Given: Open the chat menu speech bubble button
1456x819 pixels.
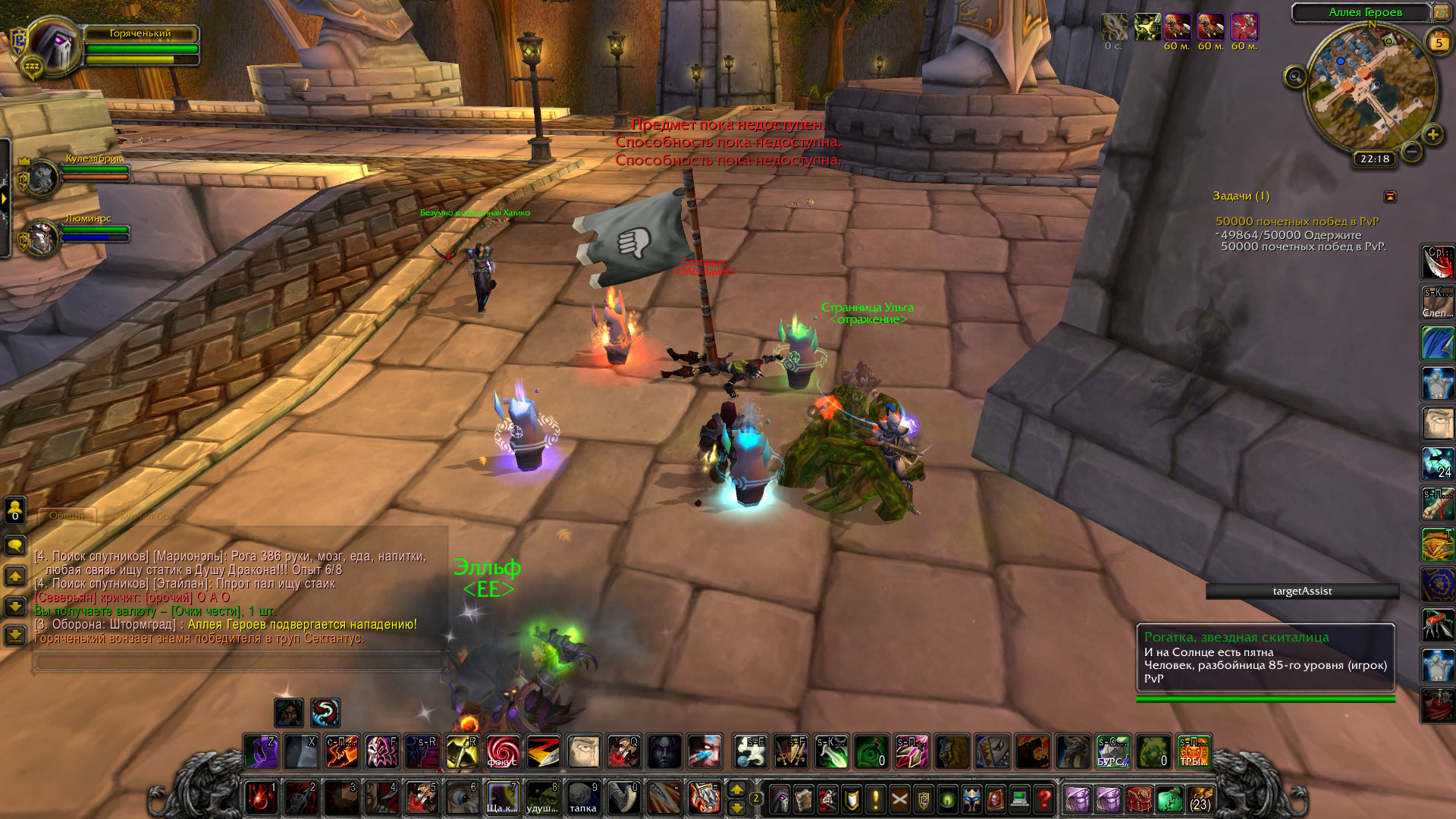Looking at the screenshot, I should pyautogui.click(x=15, y=544).
